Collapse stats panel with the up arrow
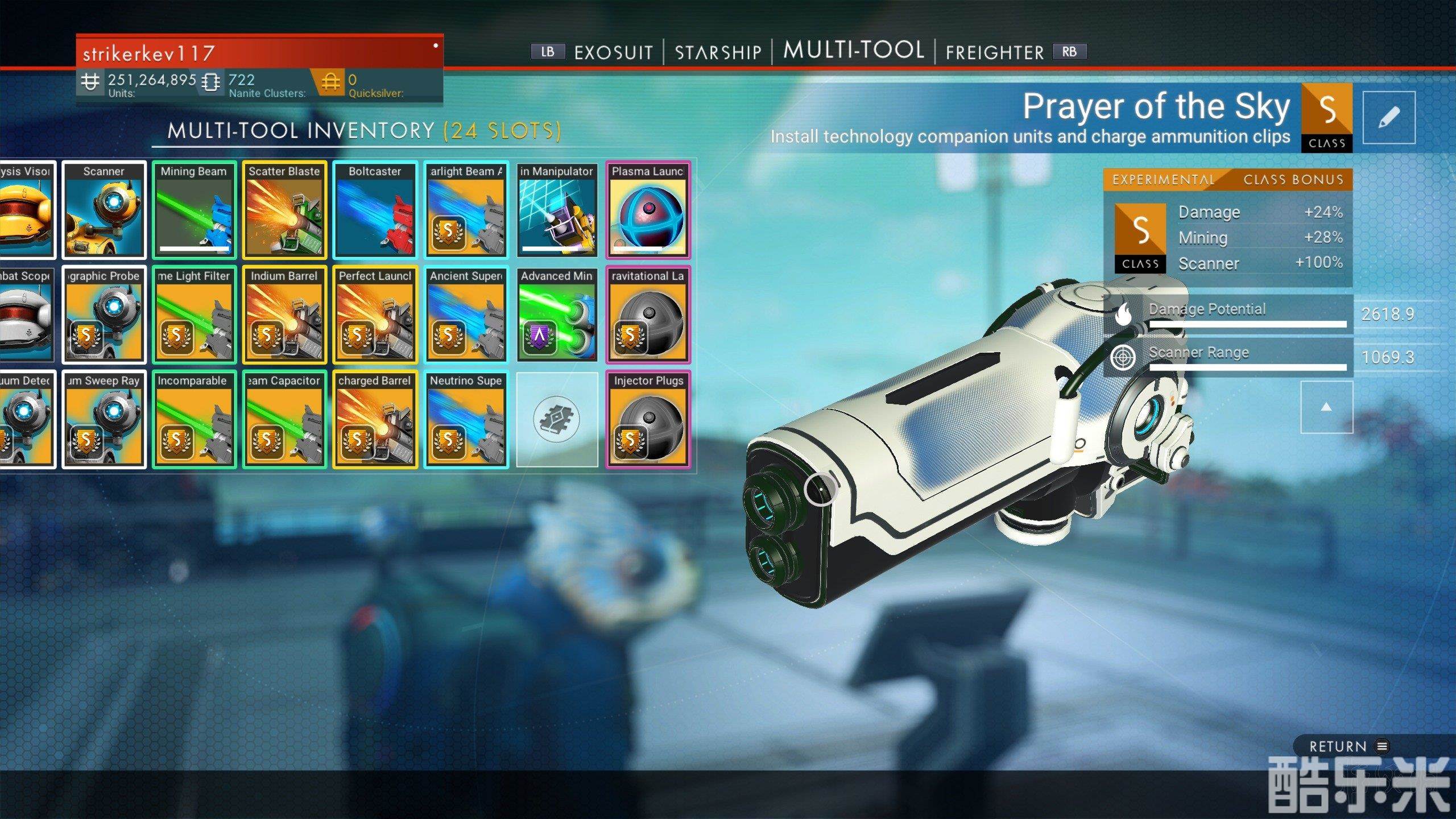This screenshot has height=819, width=1456. coord(1326,407)
